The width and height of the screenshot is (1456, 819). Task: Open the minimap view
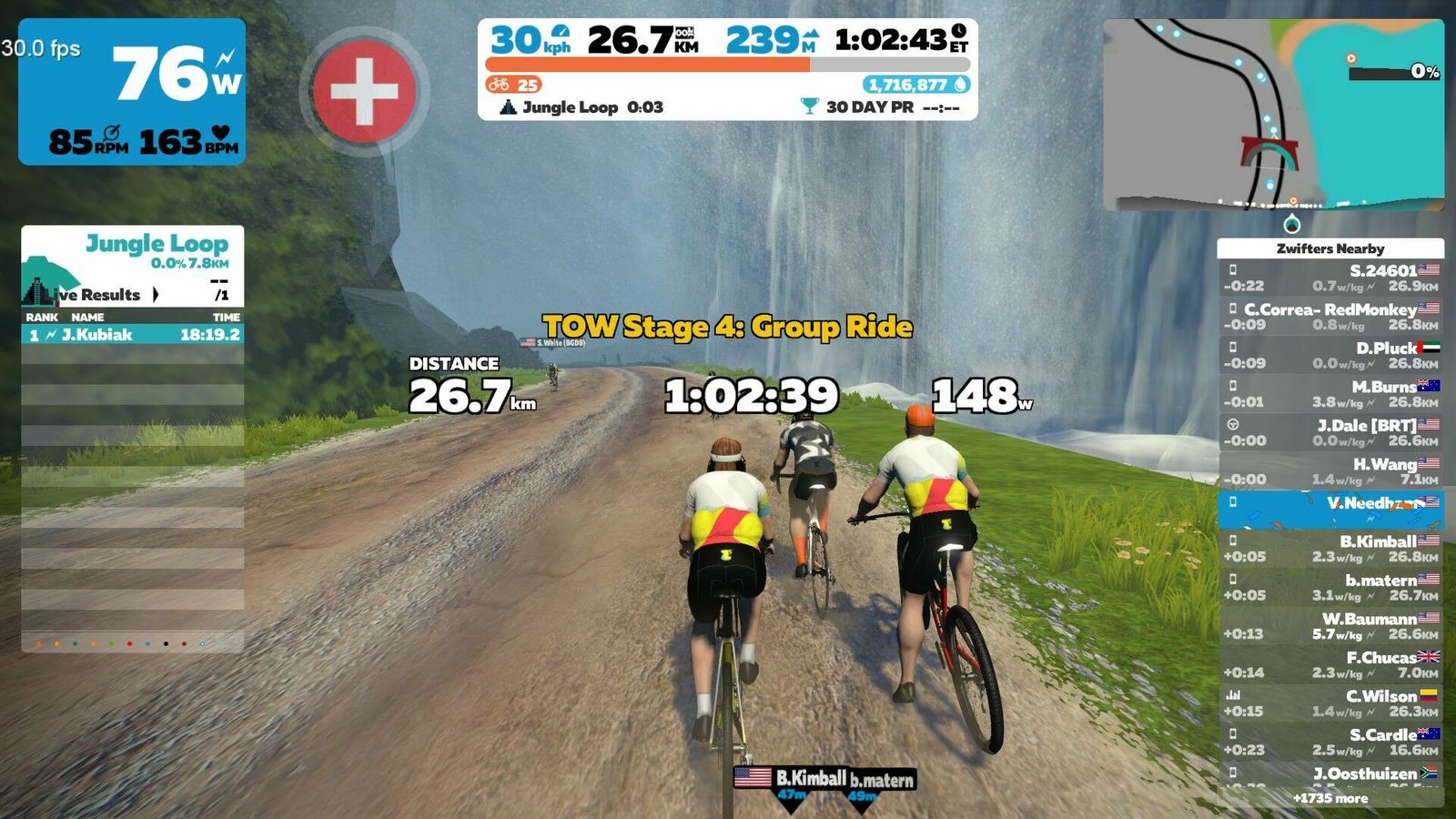1273,115
